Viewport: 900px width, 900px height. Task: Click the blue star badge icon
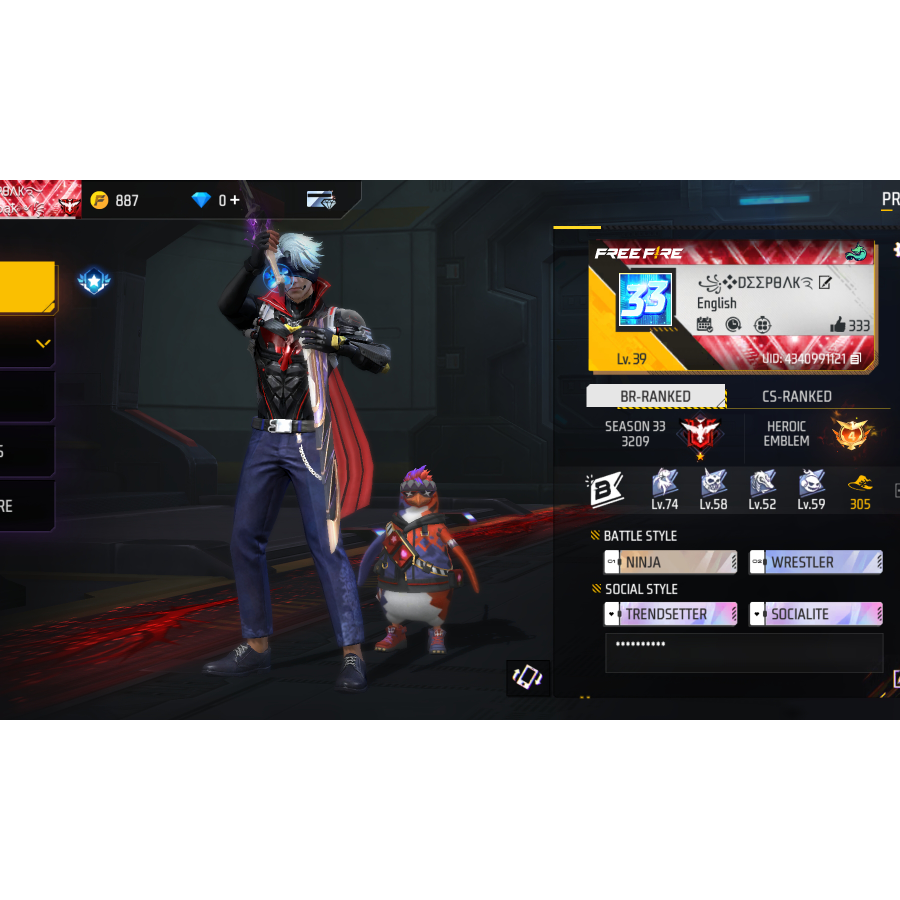(x=93, y=281)
